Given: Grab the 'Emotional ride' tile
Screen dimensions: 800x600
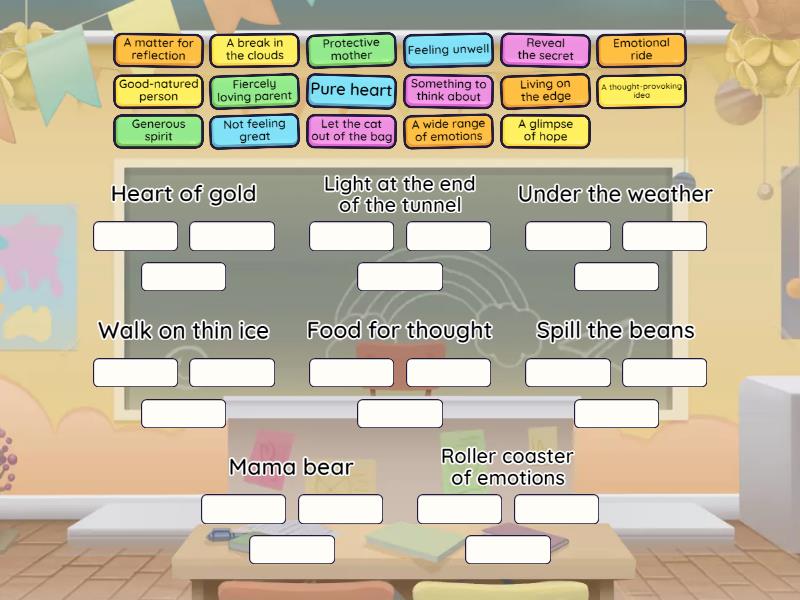Looking at the screenshot, I should [641, 50].
